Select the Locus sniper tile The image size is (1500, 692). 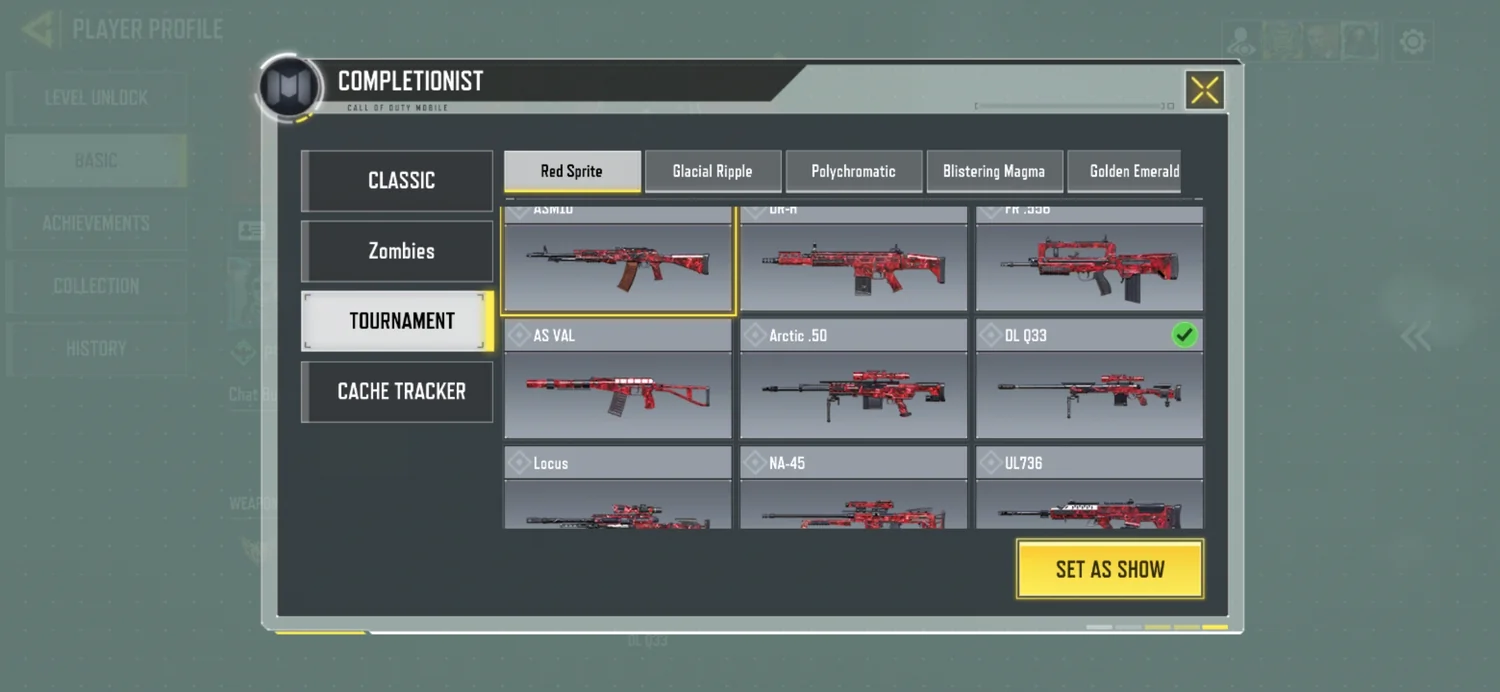(618, 488)
